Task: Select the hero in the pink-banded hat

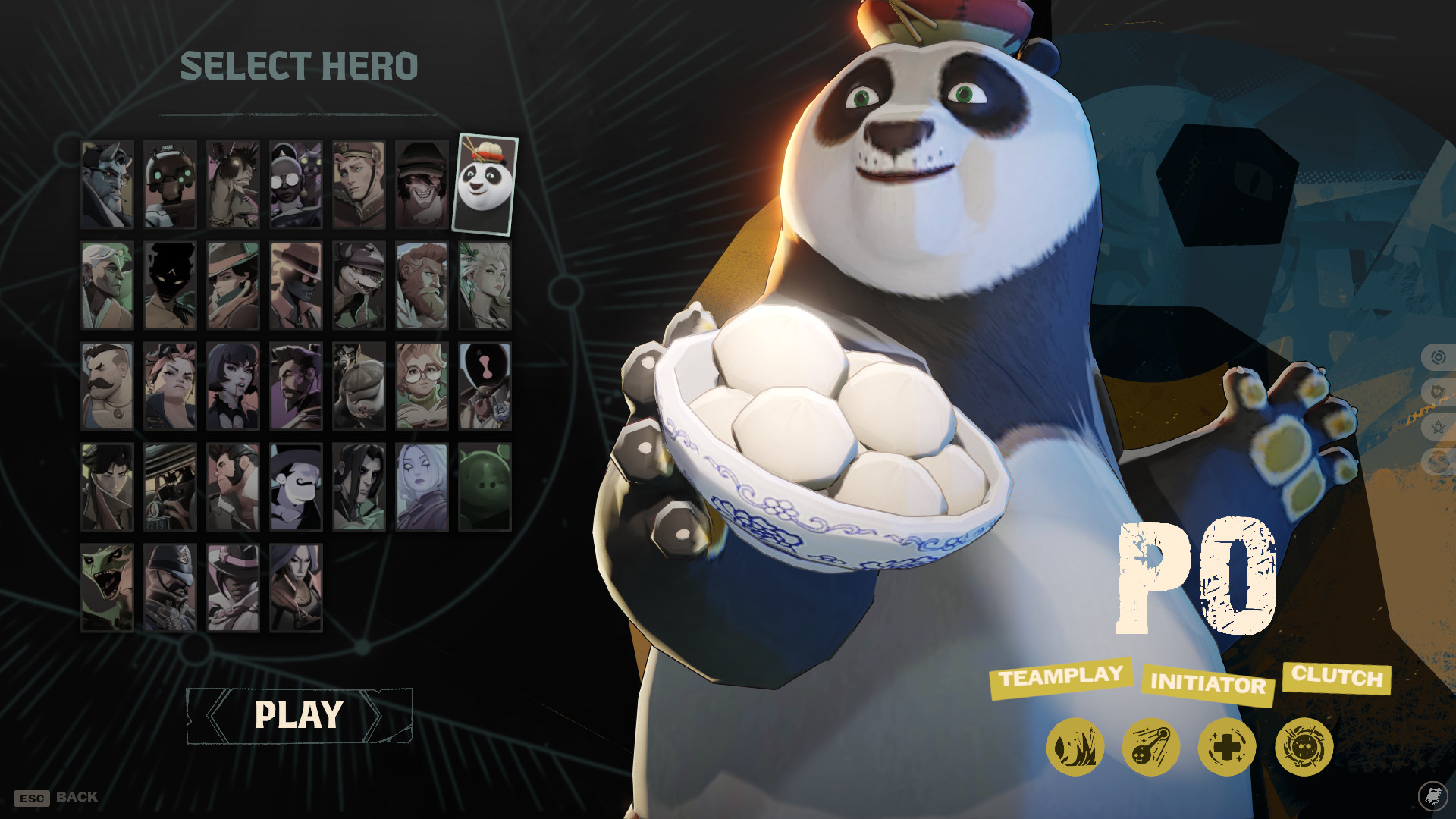Action: tap(233, 588)
